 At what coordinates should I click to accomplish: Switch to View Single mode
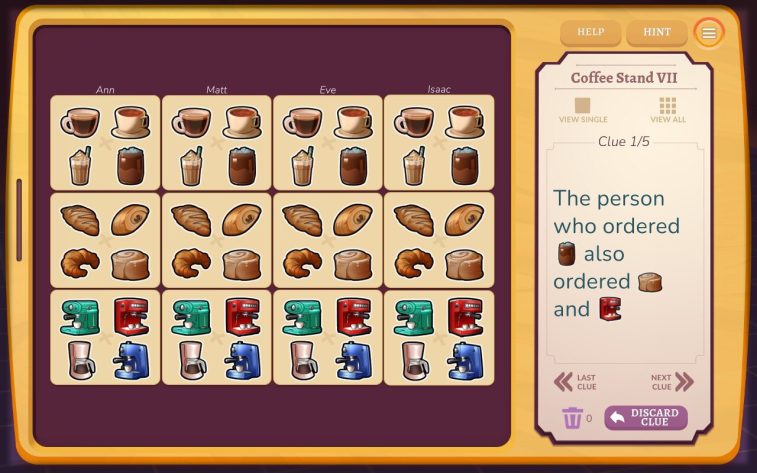tap(582, 109)
